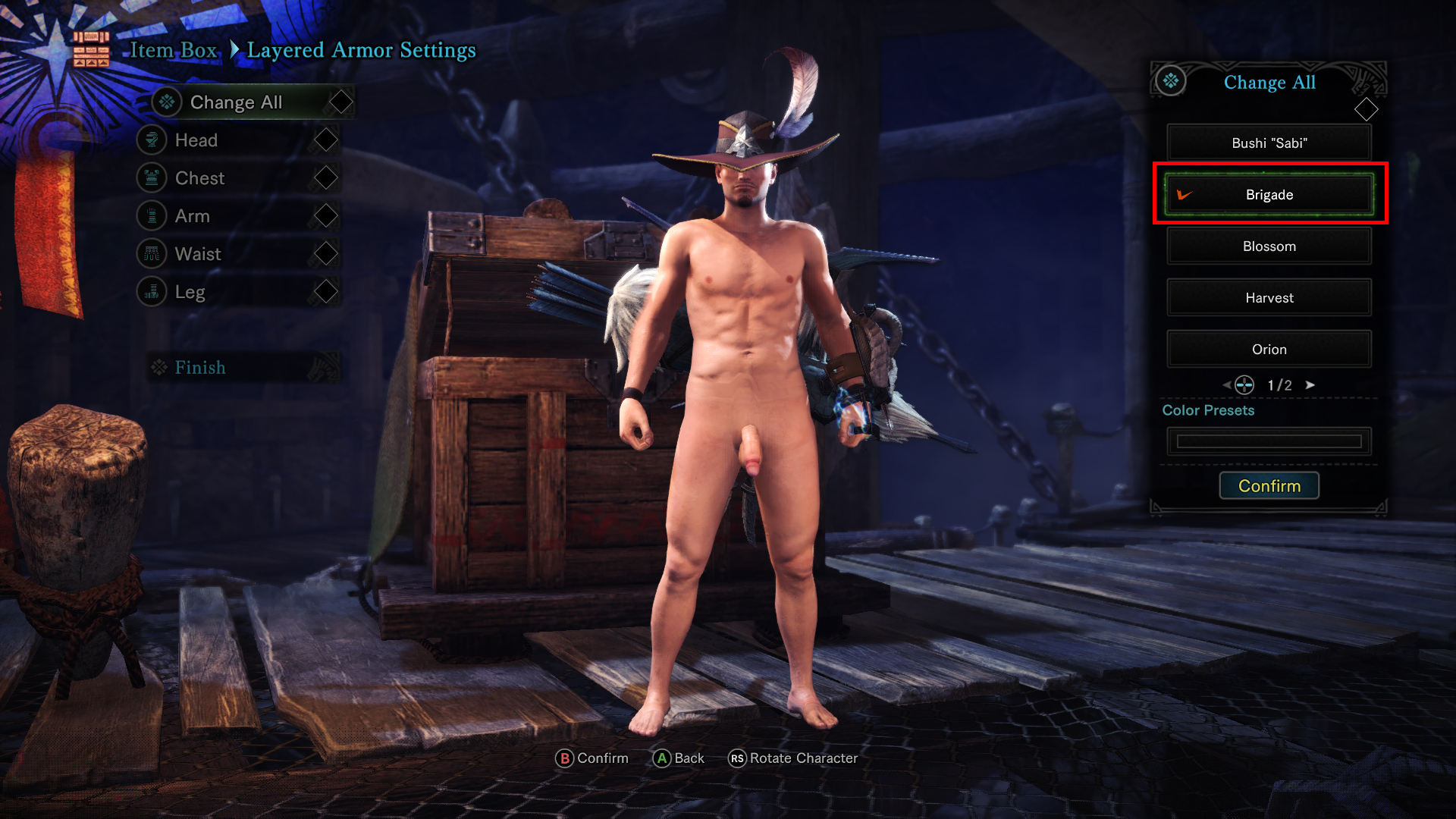The width and height of the screenshot is (1456, 819).
Task: Open the Color Presets bar
Action: (1269, 441)
